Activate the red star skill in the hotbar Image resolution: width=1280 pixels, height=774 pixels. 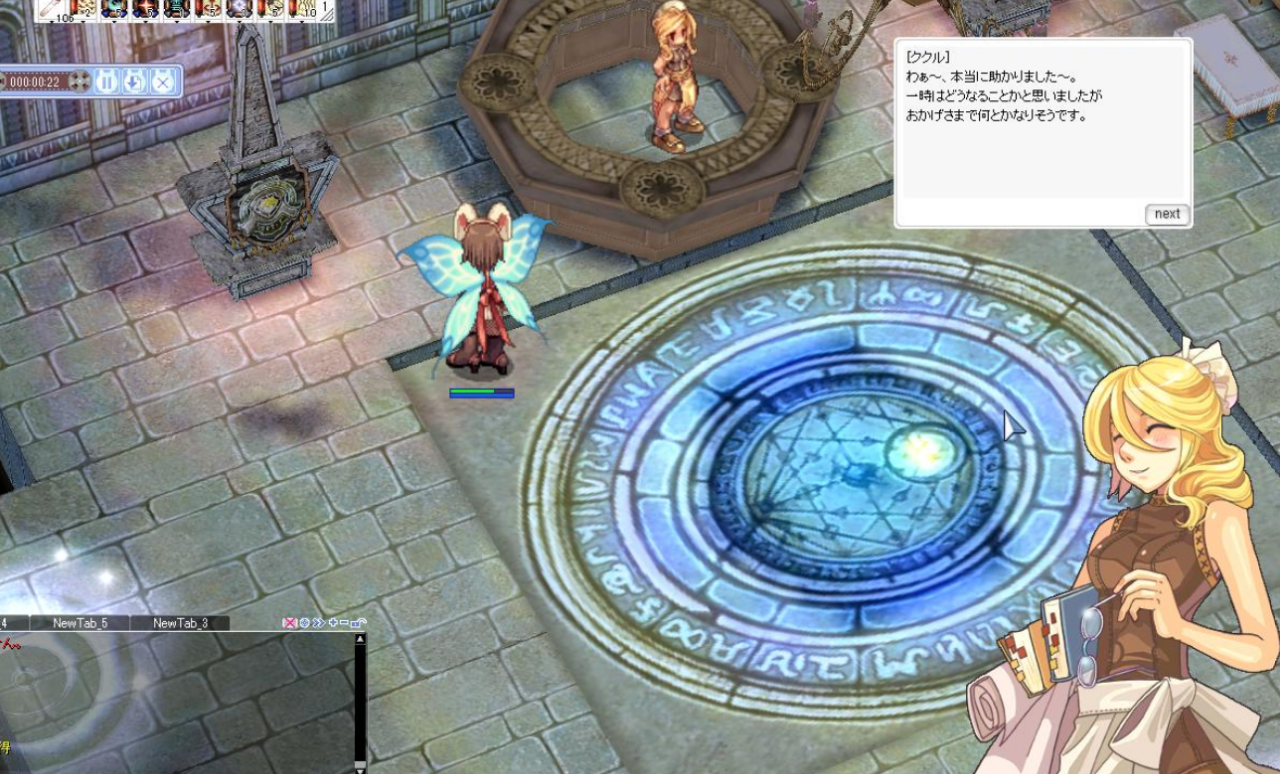pyautogui.click(x=146, y=9)
